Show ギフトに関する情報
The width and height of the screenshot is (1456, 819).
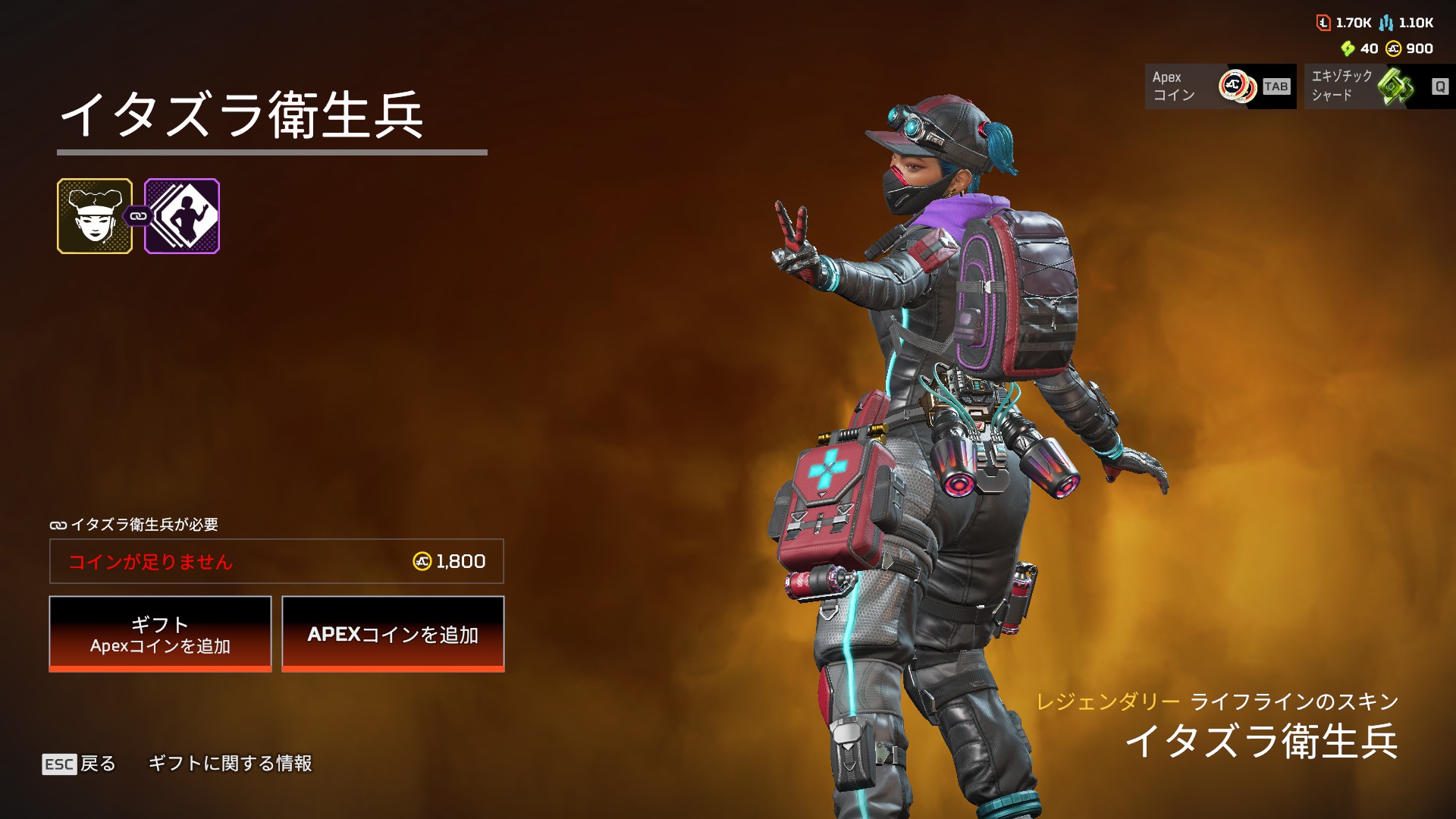[230, 764]
